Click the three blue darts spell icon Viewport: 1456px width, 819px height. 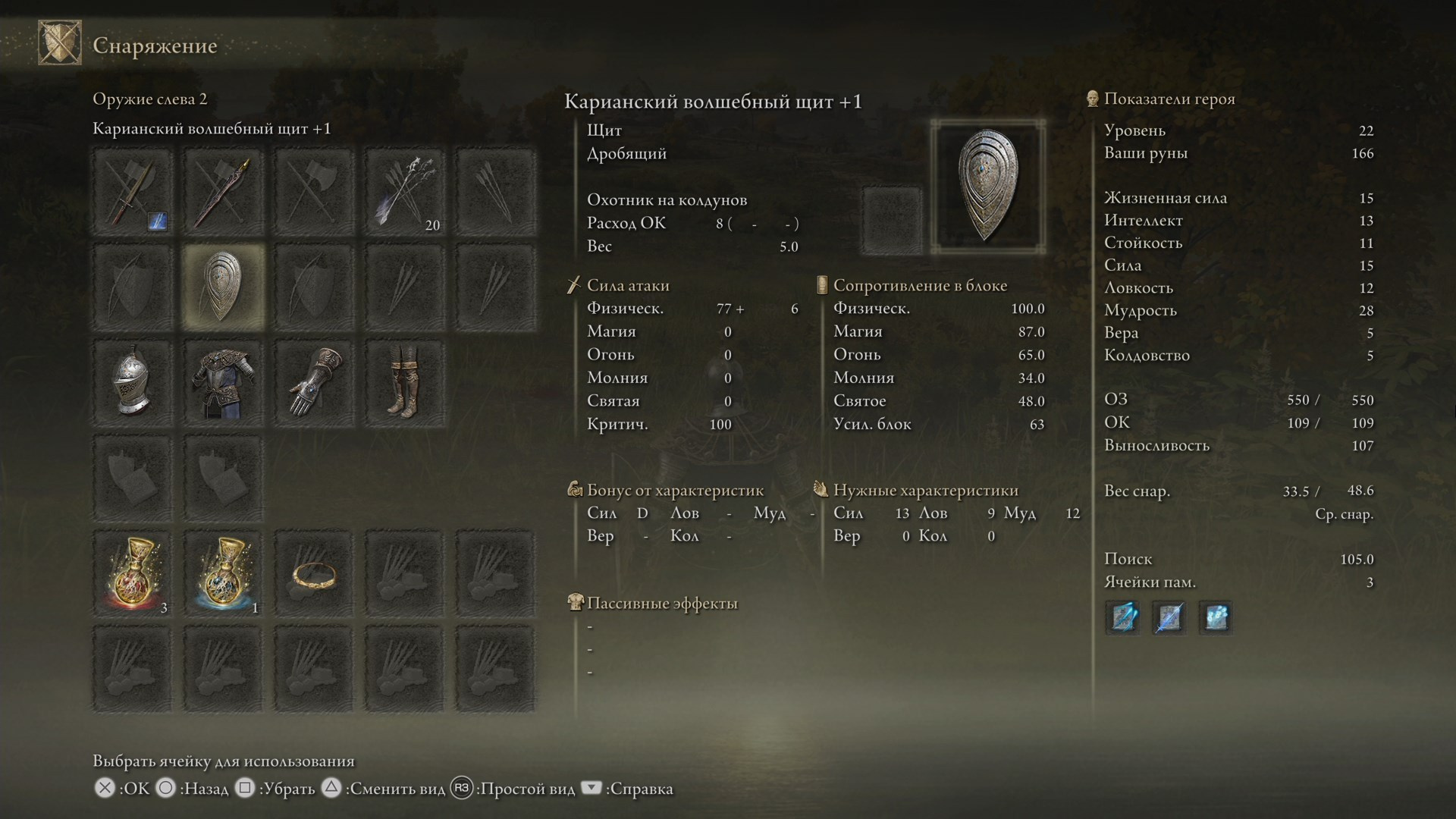(1122, 617)
